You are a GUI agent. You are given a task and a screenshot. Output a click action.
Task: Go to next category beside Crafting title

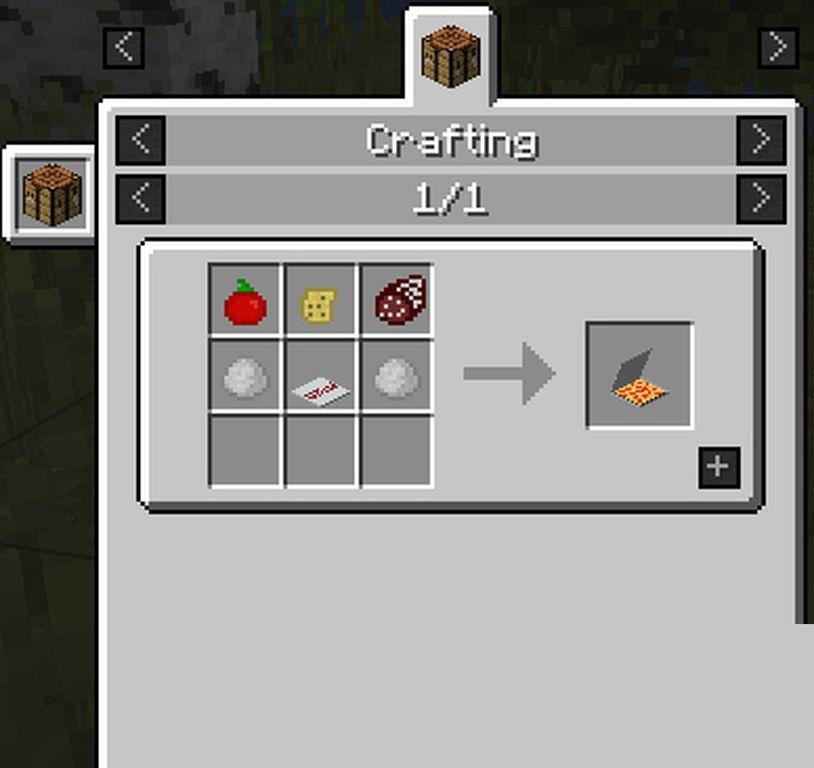761,140
